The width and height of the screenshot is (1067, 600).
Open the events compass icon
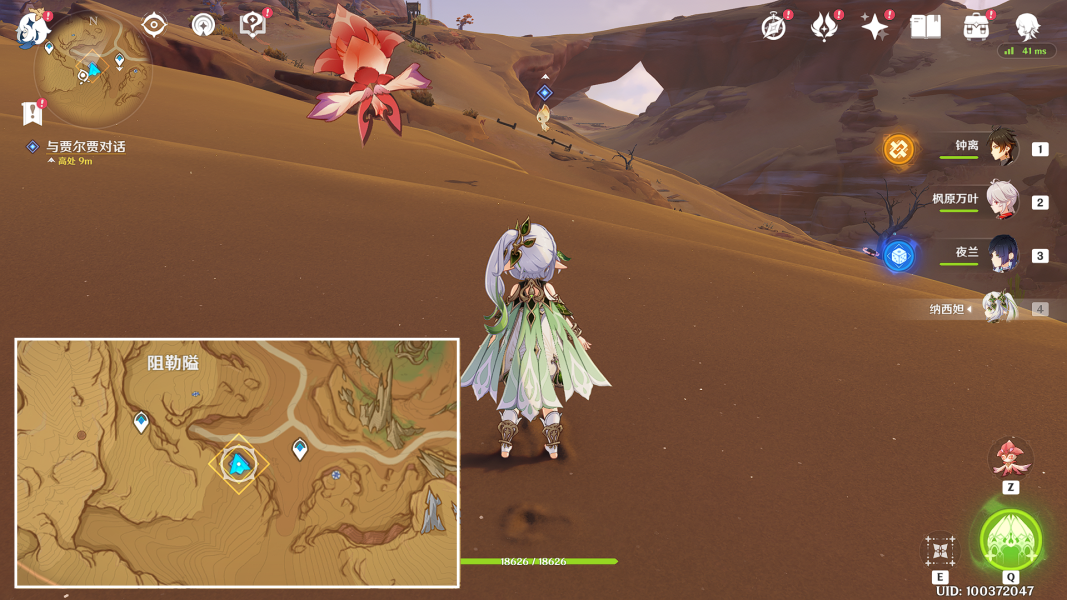(x=774, y=27)
